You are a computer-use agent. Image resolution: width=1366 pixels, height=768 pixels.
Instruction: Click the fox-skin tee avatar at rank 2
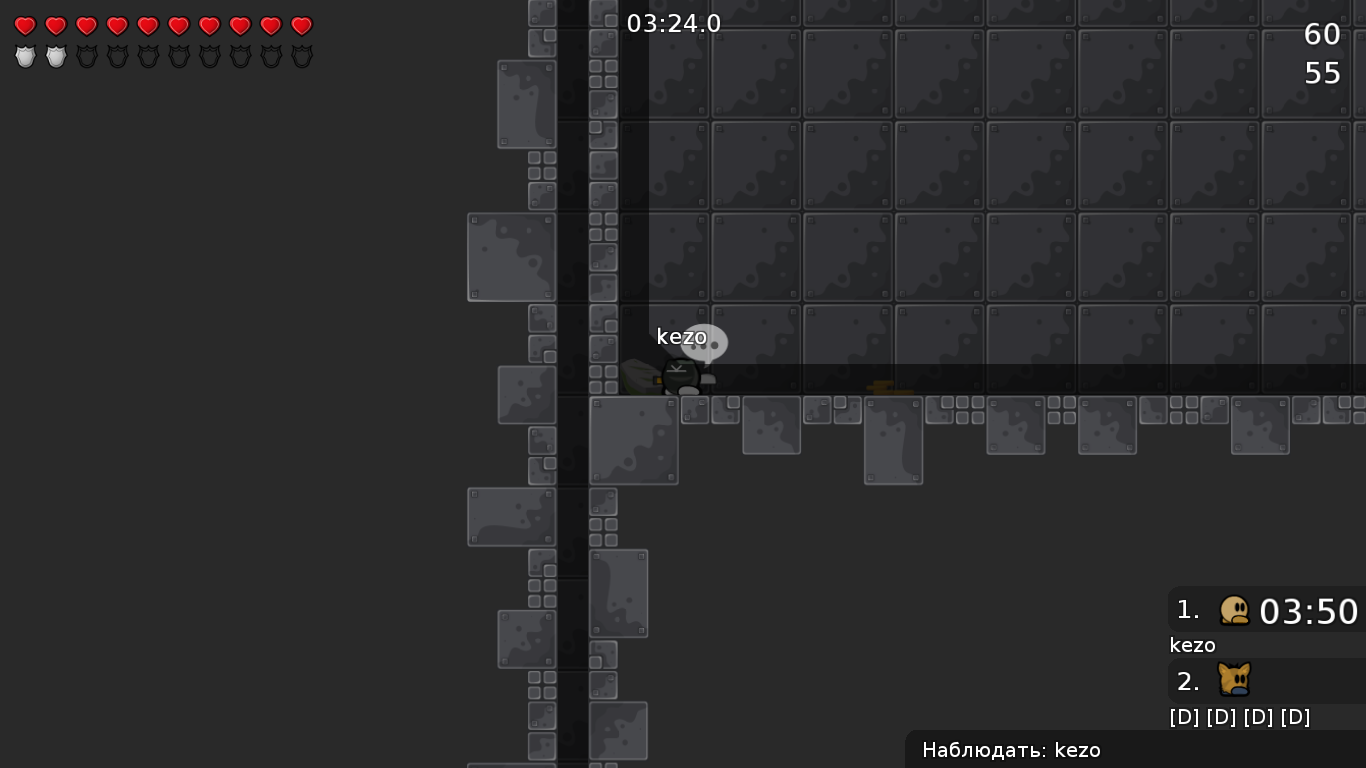1235,681
